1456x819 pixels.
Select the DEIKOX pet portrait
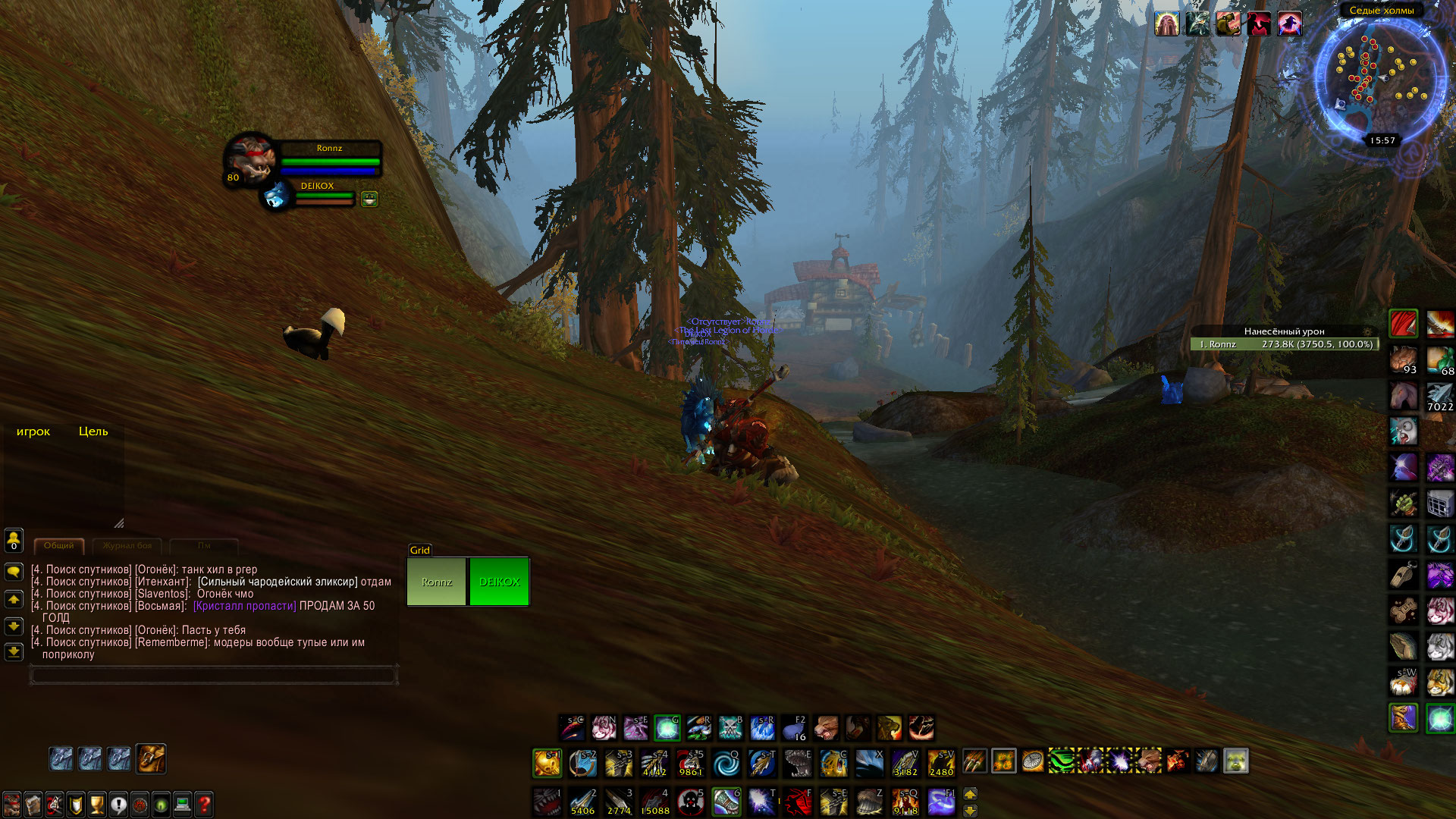[x=277, y=196]
